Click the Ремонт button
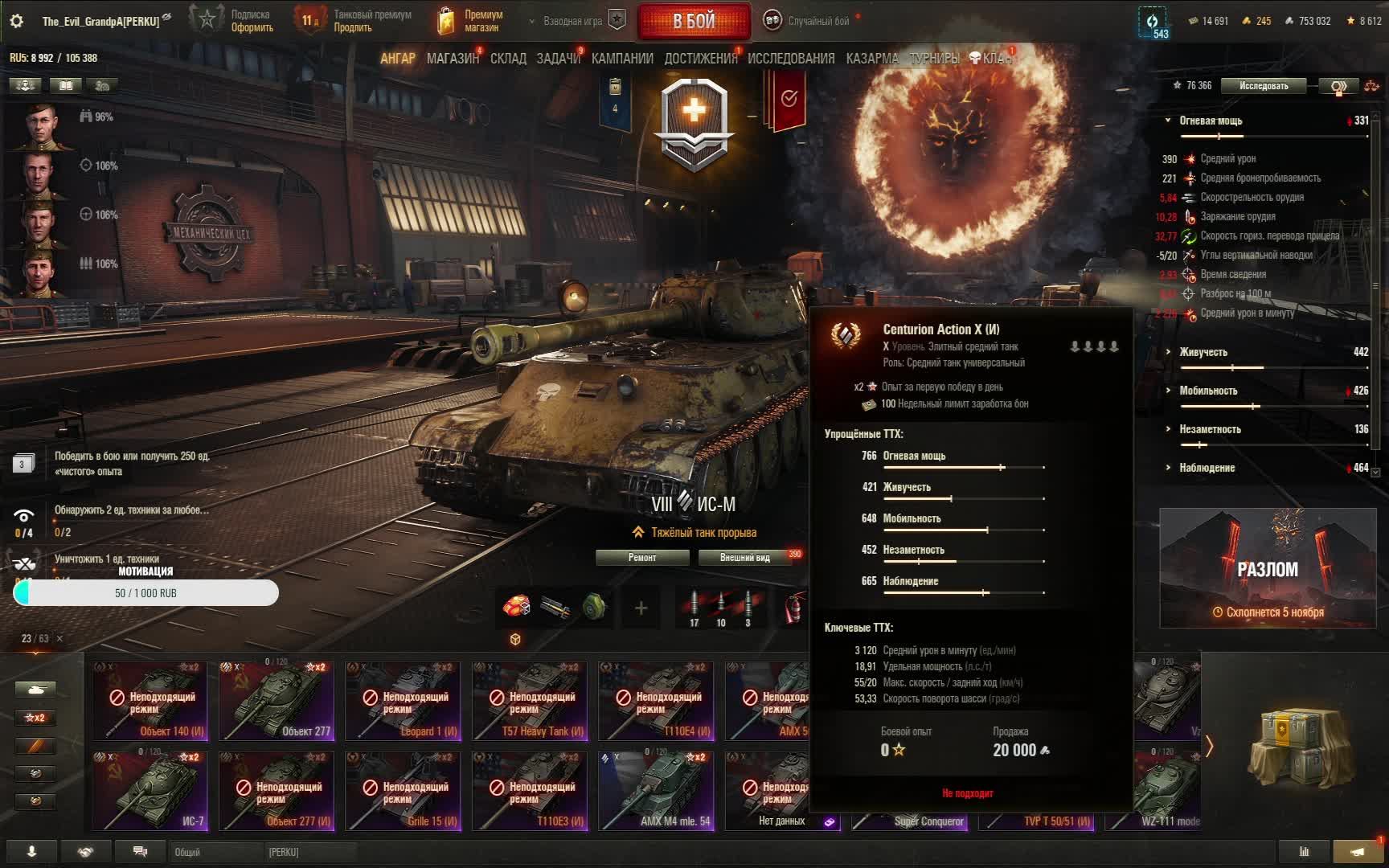 click(x=642, y=558)
